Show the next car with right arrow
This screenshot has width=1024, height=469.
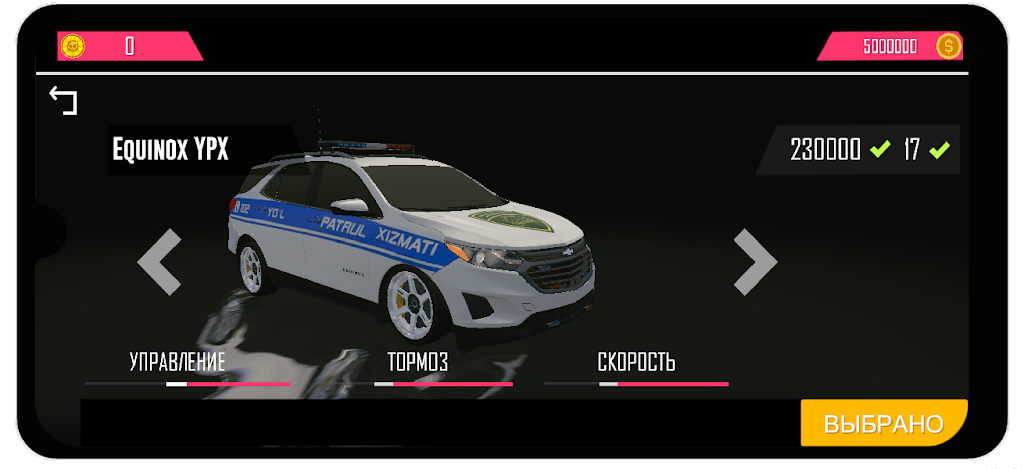(755, 262)
